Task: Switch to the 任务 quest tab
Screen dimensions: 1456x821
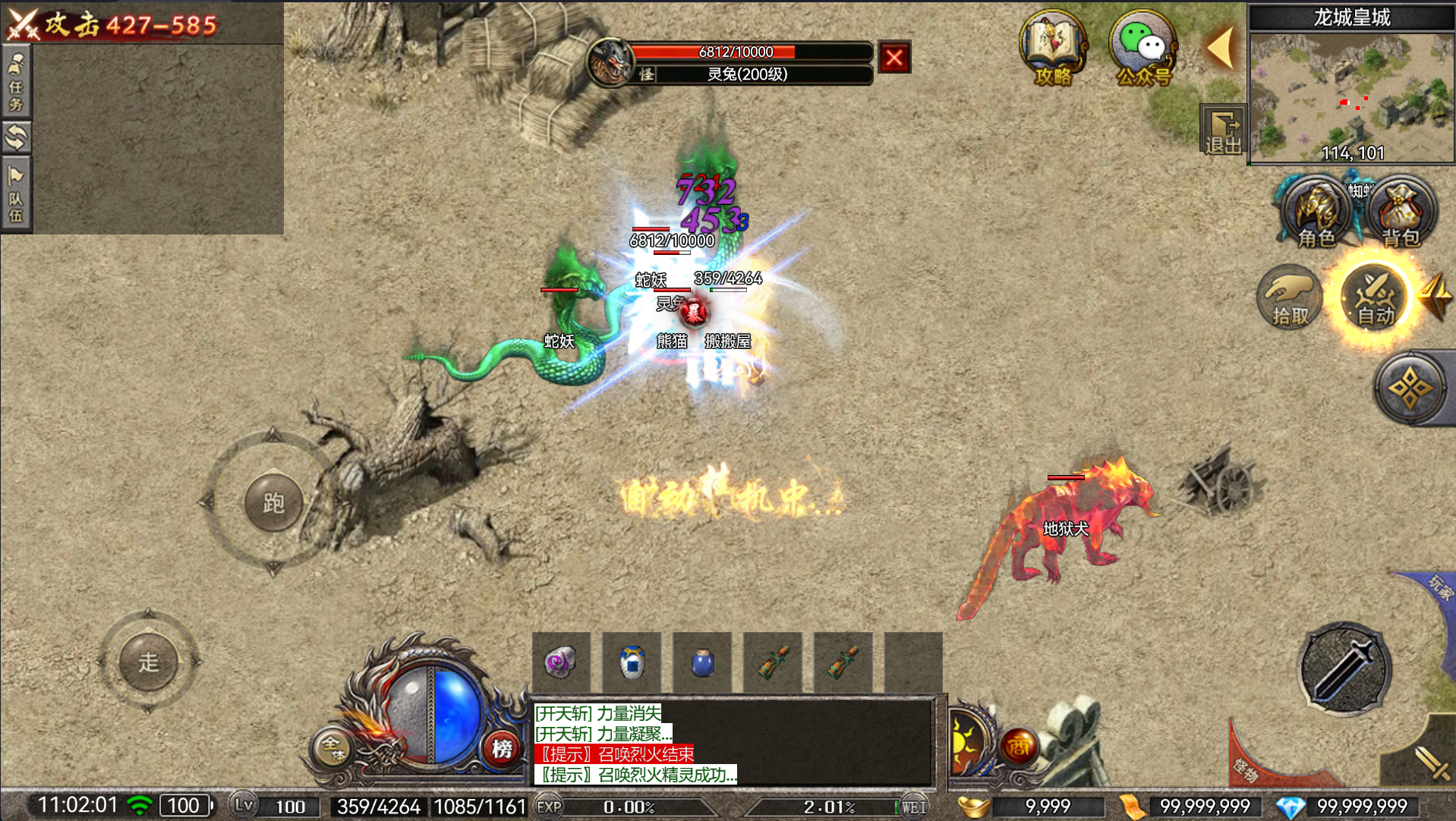Action: (x=16, y=82)
